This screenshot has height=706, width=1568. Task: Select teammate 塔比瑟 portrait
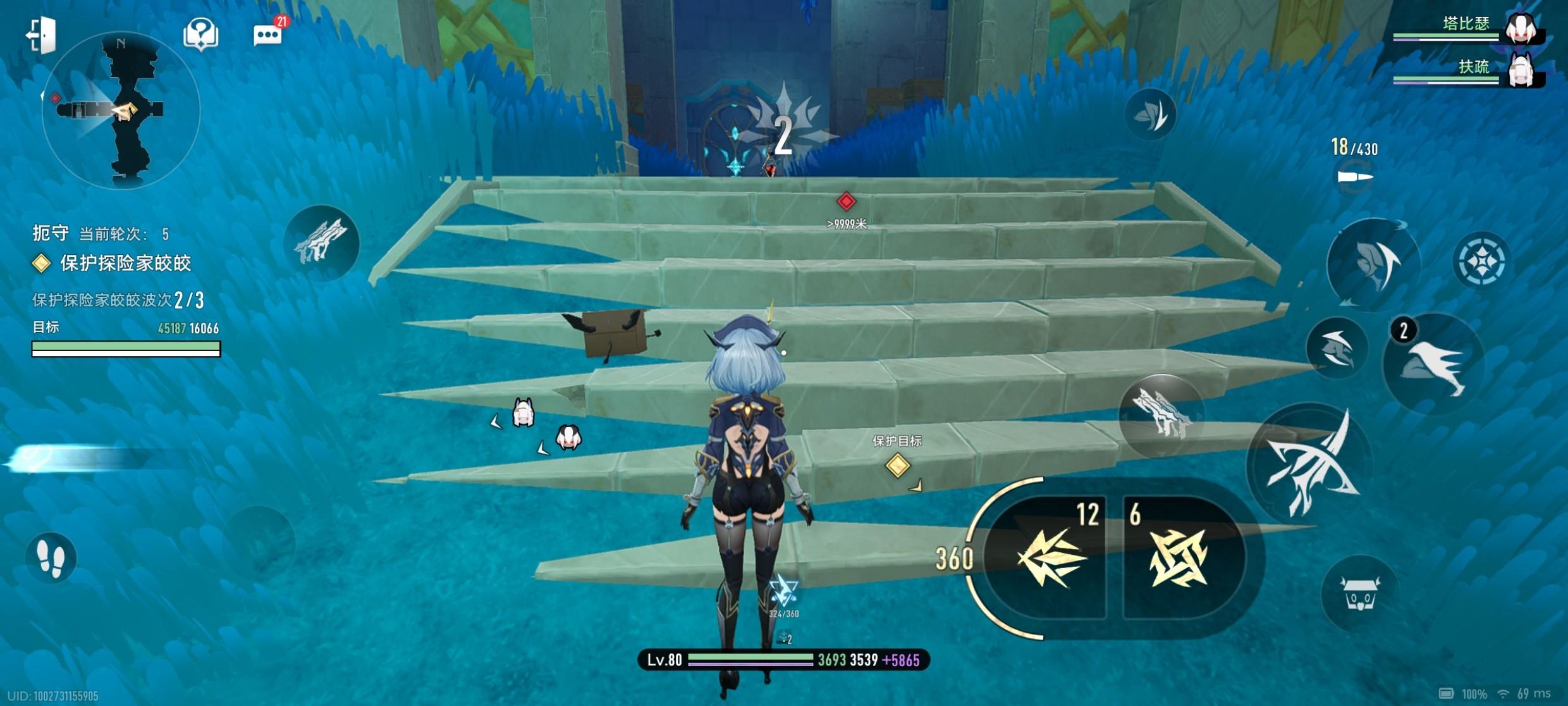(1521, 28)
